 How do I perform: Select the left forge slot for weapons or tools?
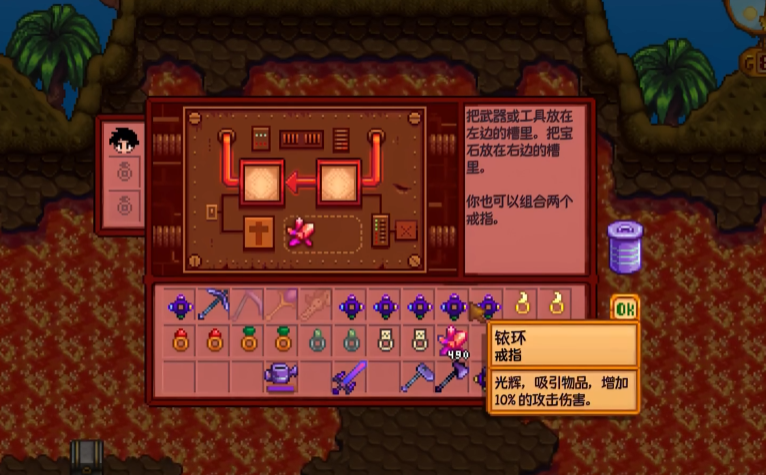pyautogui.click(x=263, y=183)
